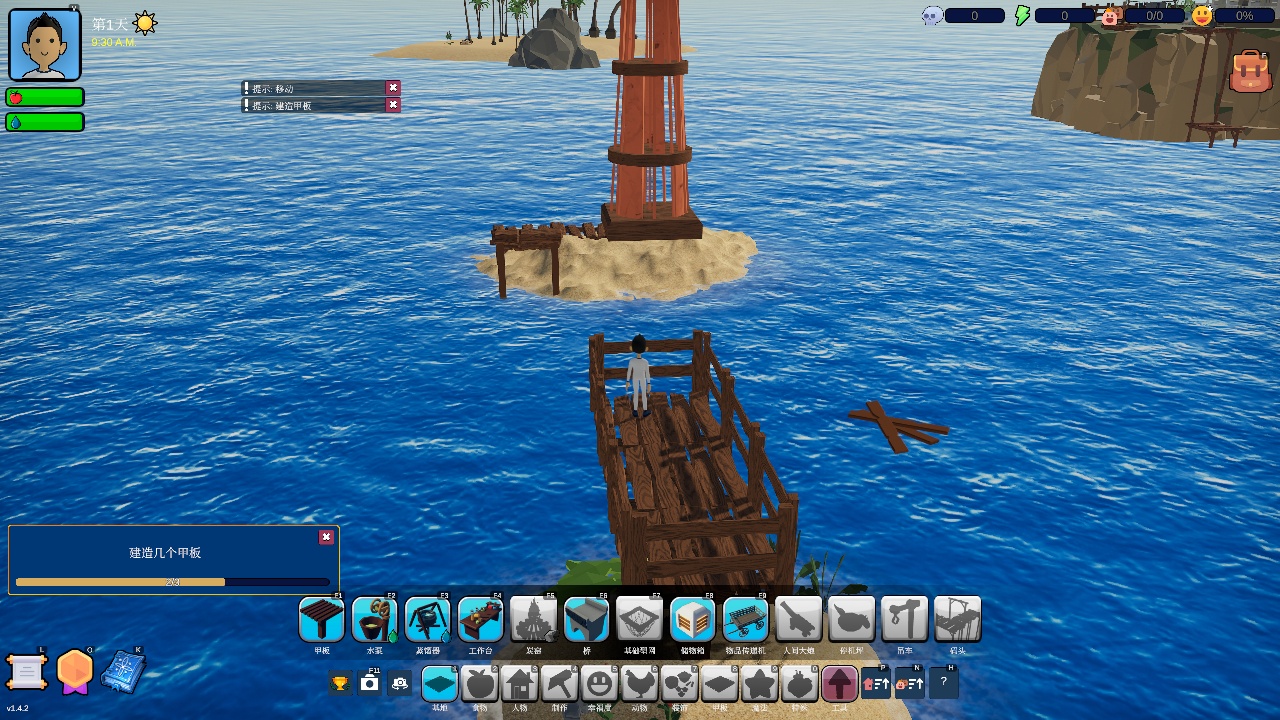The image size is (1280, 720).
Task: Switch to the apple food category
Action: pos(480,684)
